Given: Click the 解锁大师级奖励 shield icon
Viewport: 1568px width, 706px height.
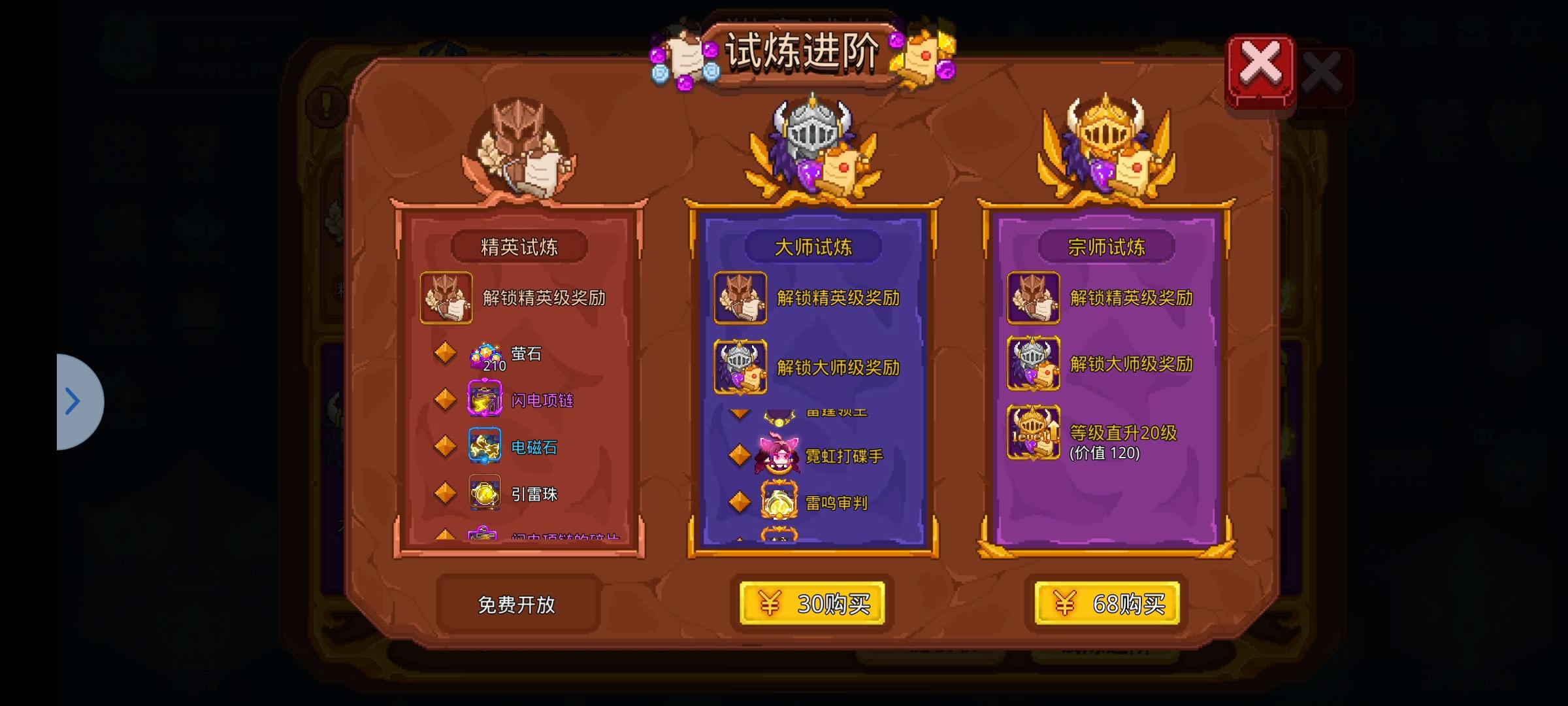Looking at the screenshot, I should [x=740, y=368].
